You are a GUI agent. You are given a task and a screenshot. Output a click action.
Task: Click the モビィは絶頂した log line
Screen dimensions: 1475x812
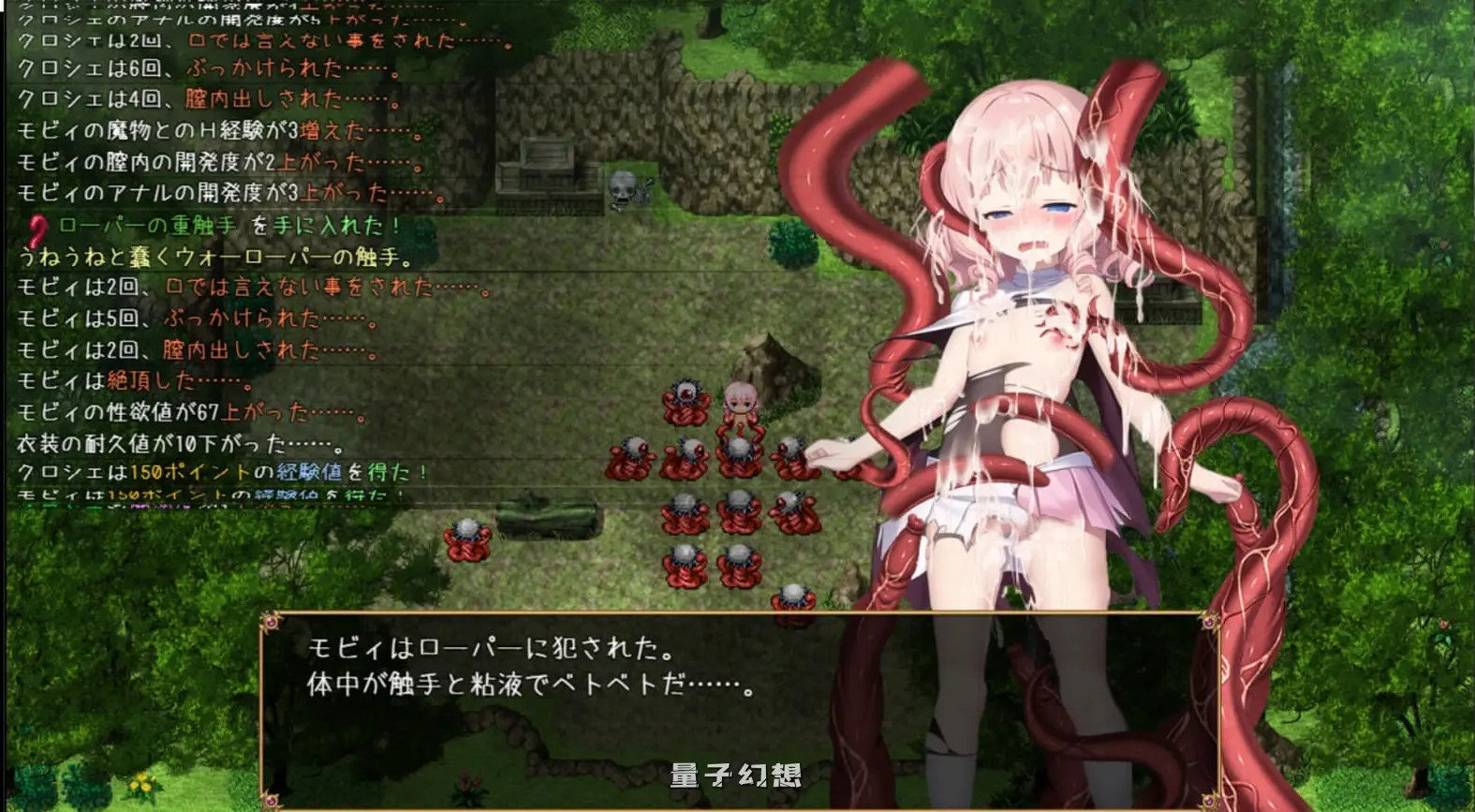pyautogui.click(x=131, y=381)
